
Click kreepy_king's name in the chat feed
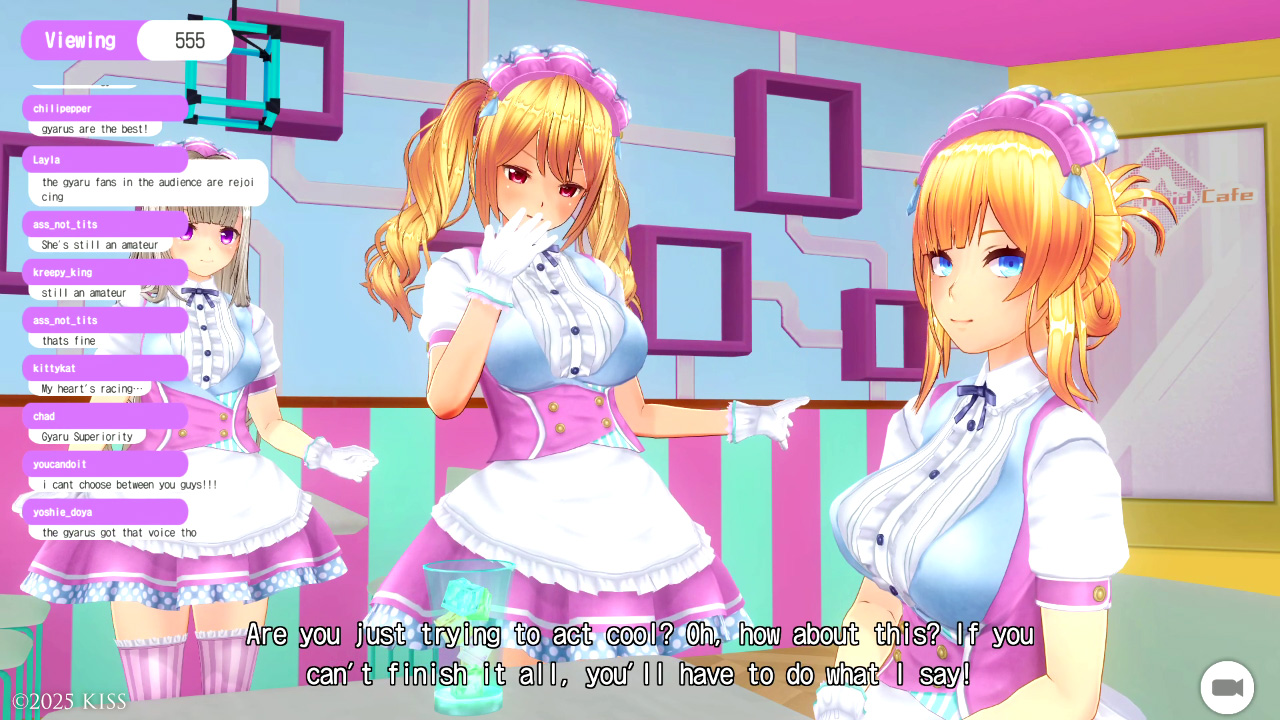(x=62, y=272)
